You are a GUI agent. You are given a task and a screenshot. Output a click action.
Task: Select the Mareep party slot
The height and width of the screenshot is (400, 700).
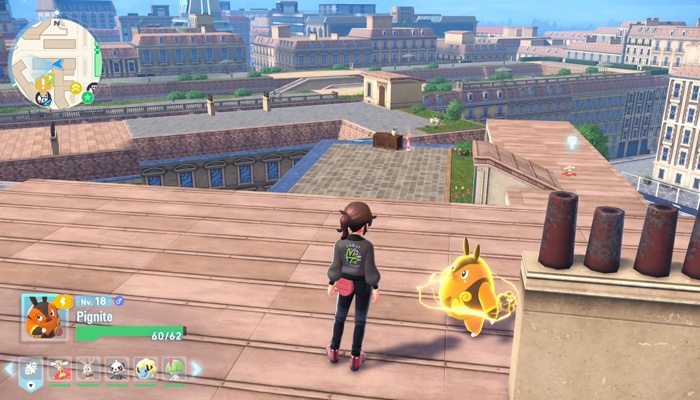click(146, 369)
